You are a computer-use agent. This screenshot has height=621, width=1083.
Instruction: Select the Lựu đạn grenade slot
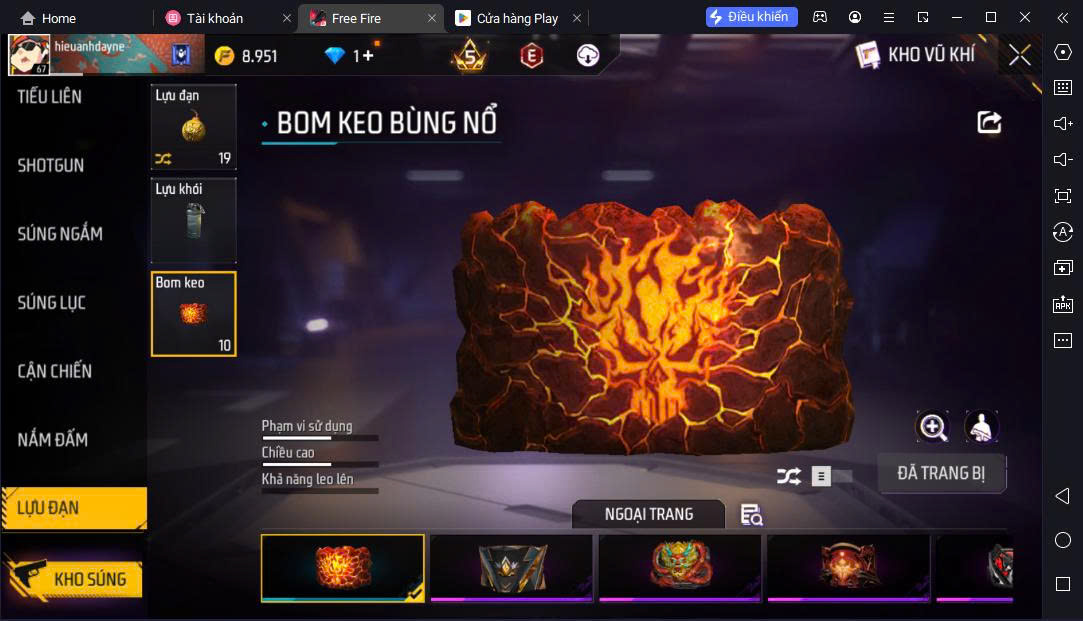(x=193, y=126)
